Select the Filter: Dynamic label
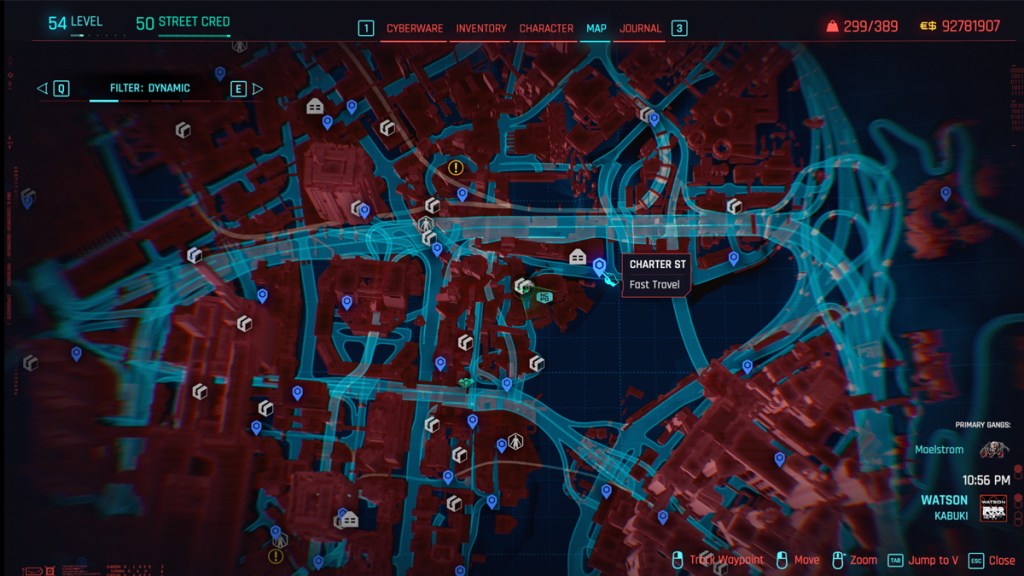Viewport: 1024px width, 576px height. click(149, 88)
